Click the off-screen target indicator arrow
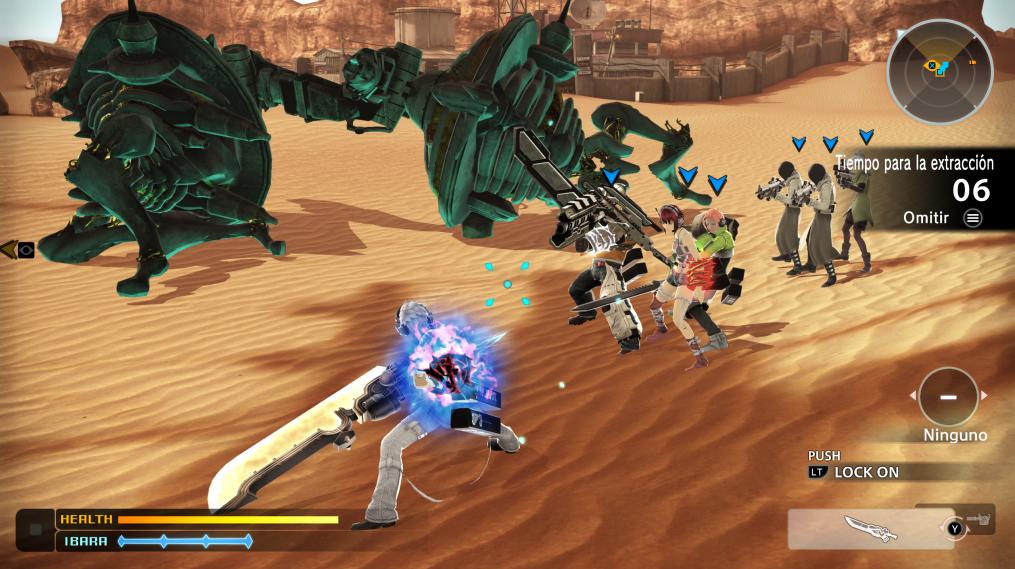The image size is (1015, 569). 18,250
